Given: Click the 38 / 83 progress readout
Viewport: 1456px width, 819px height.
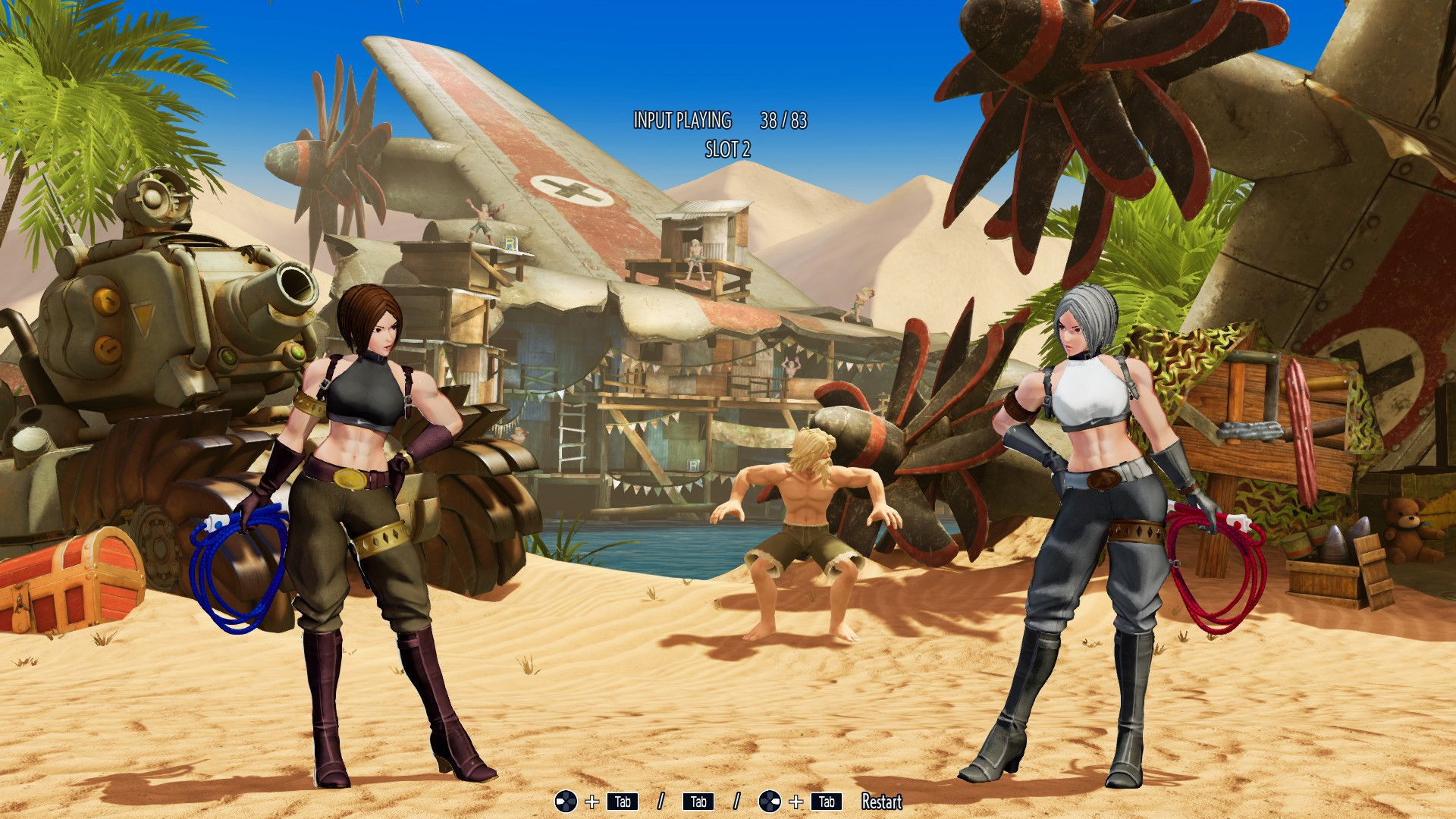Looking at the screenshot, I should [785, 119].
